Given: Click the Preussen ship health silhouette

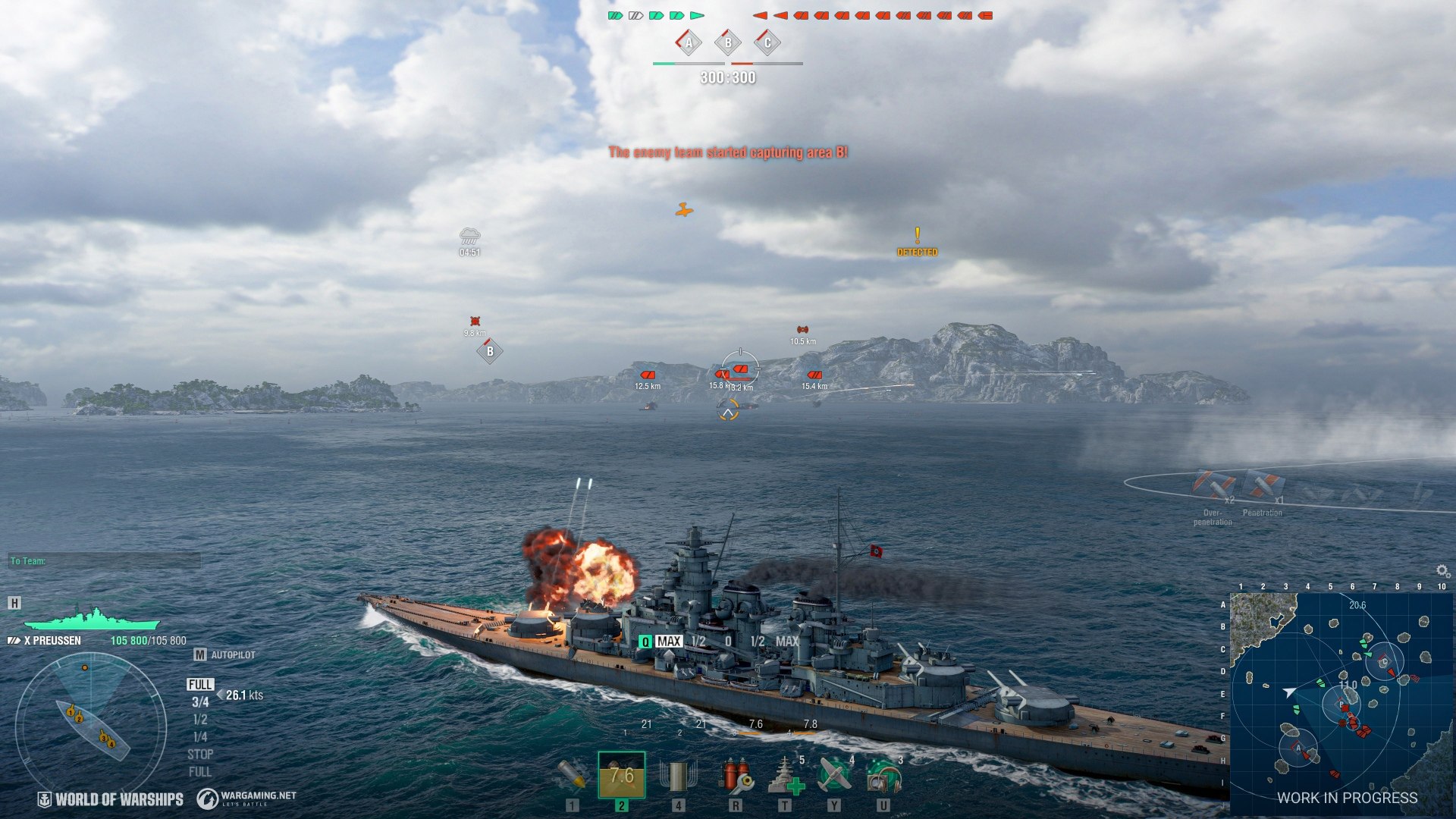Looking at the screenshot, I should click(x=92, y=619).
